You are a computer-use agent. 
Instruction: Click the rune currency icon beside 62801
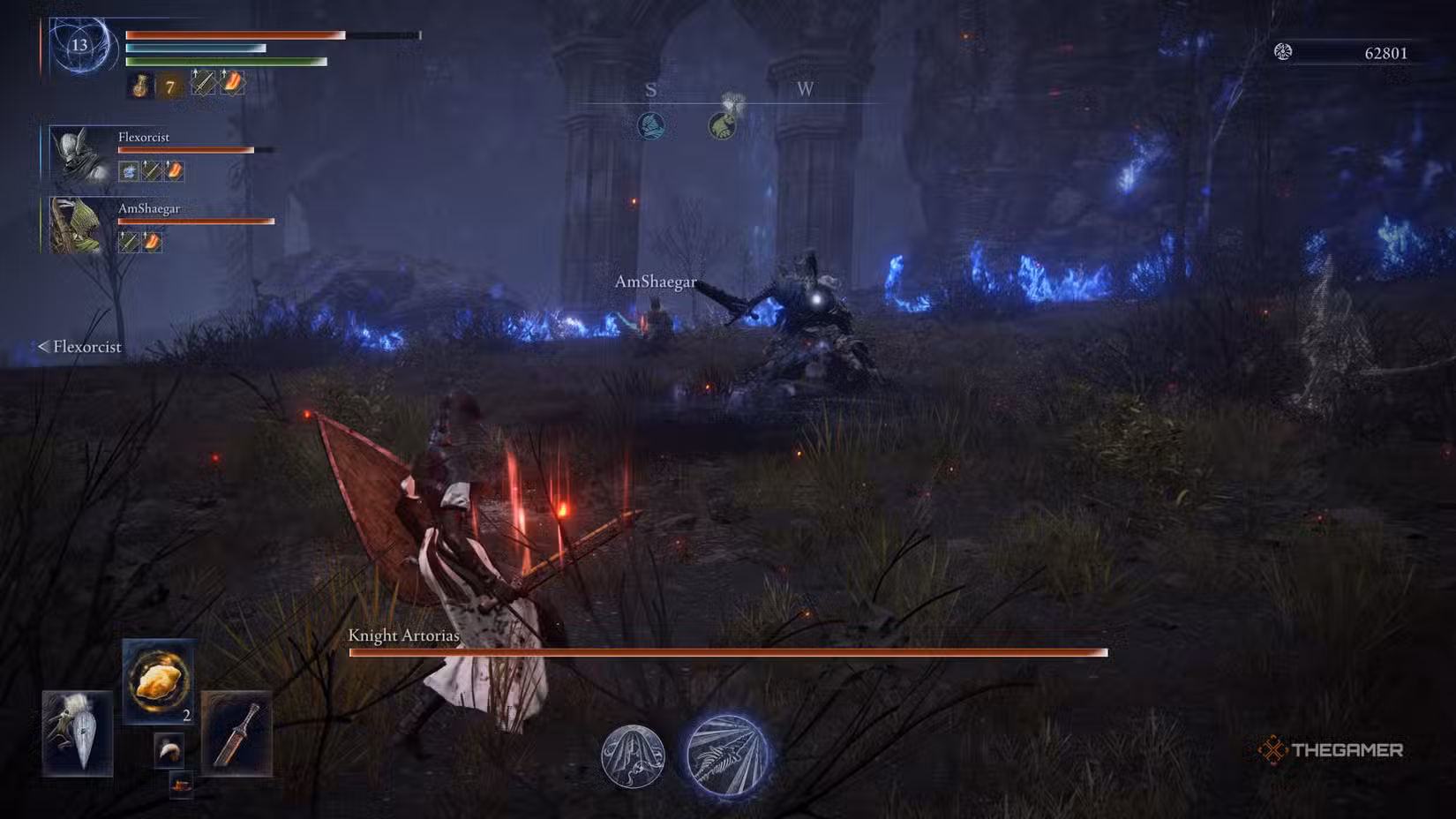(1283, 52)
